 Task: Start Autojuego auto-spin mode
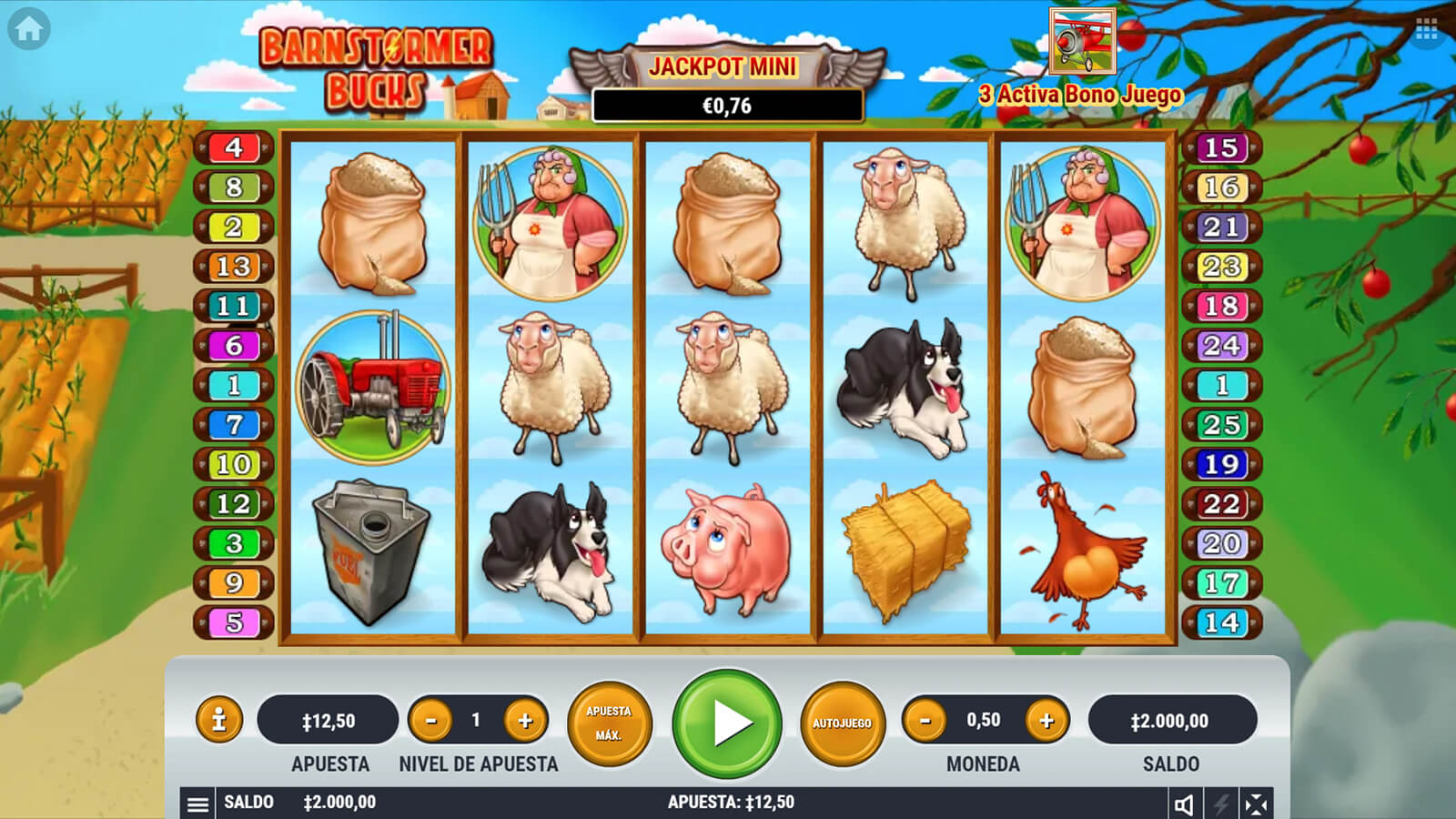click(842, 723)
